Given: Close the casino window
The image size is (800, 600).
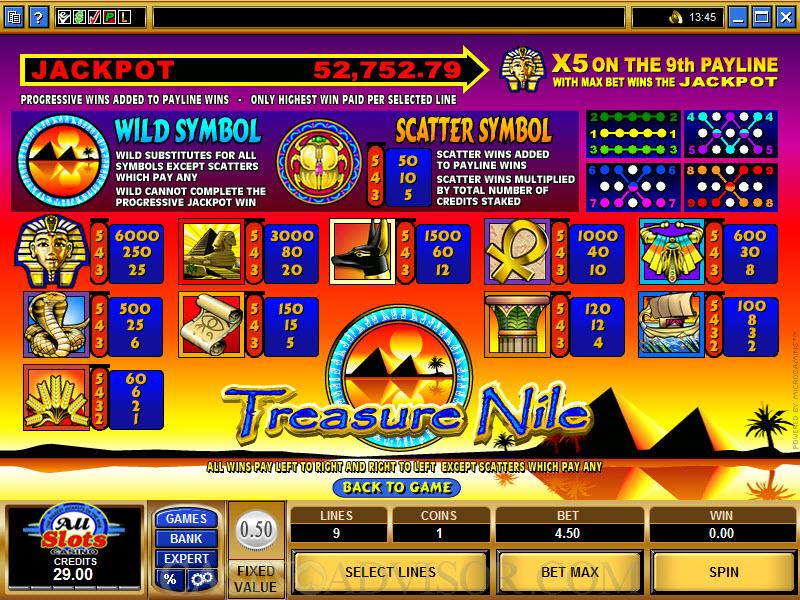Looking at the screenshot, I should (x=784, y=16).
